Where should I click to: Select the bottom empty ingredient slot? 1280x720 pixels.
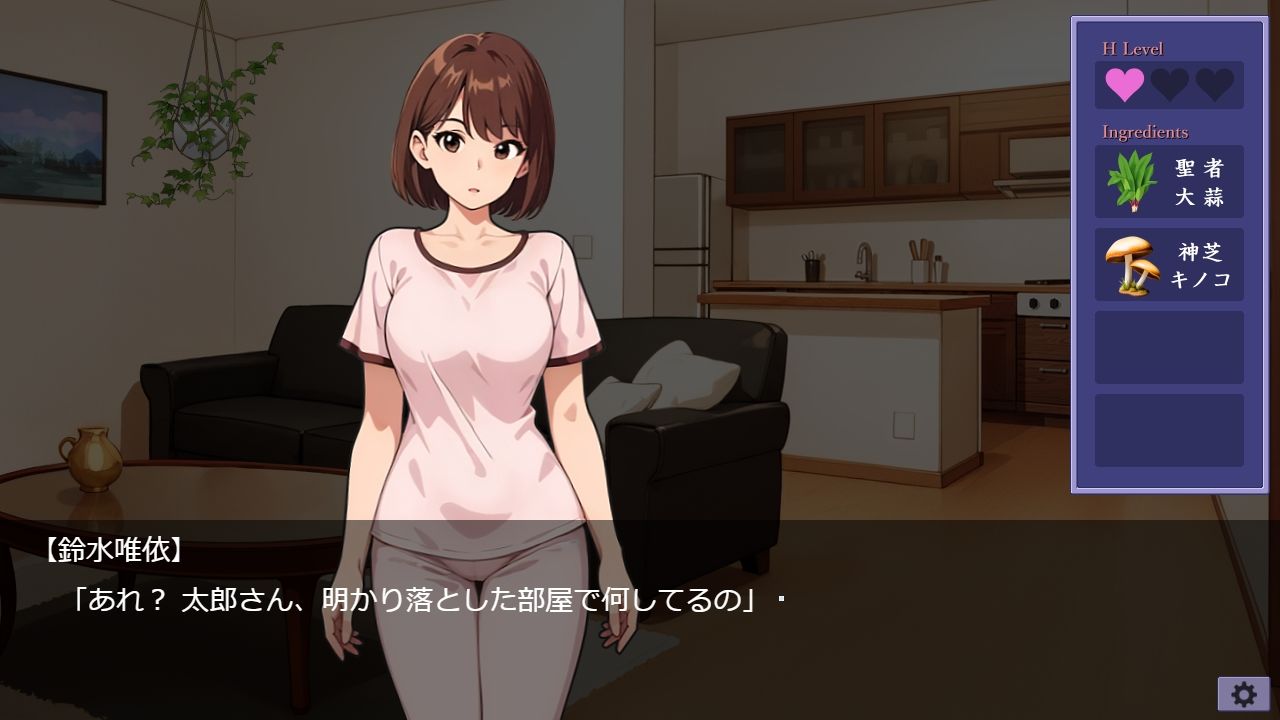pyautogui.click(x=1167, y=431)
